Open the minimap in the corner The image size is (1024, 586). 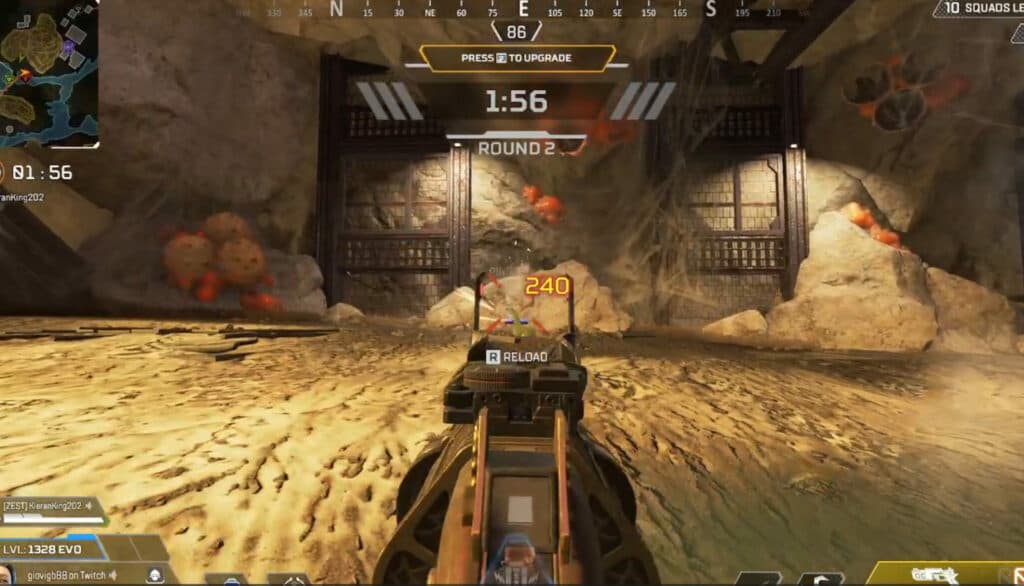[x=49, y=72]
